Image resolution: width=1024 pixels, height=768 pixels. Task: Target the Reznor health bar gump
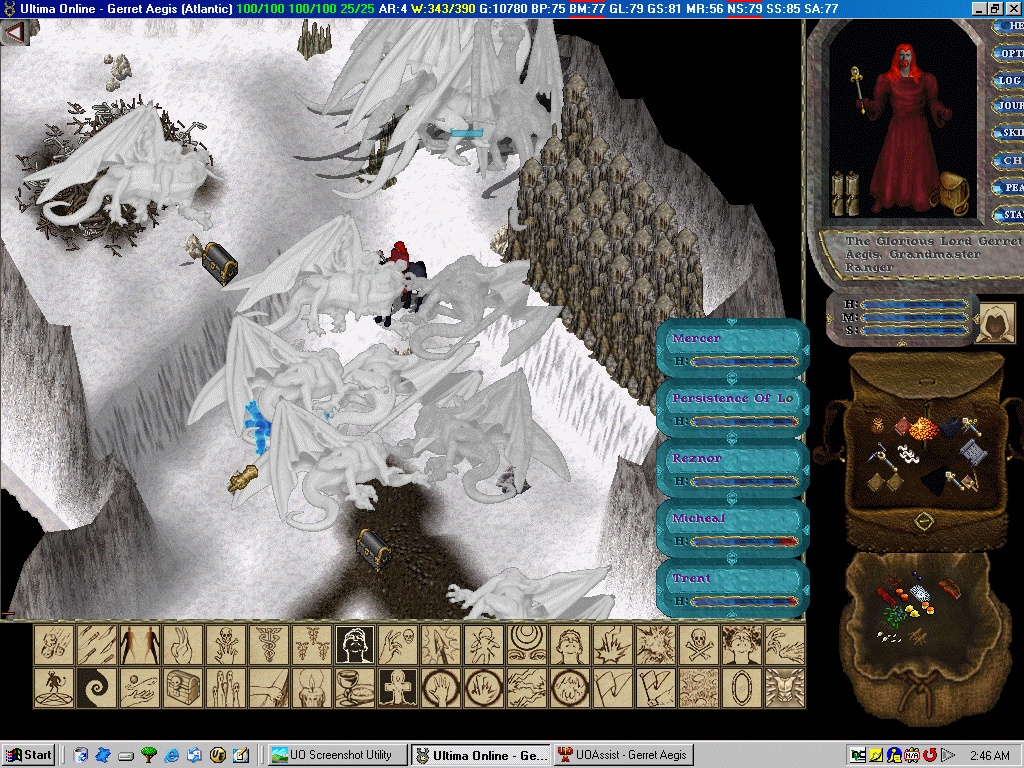733,469
